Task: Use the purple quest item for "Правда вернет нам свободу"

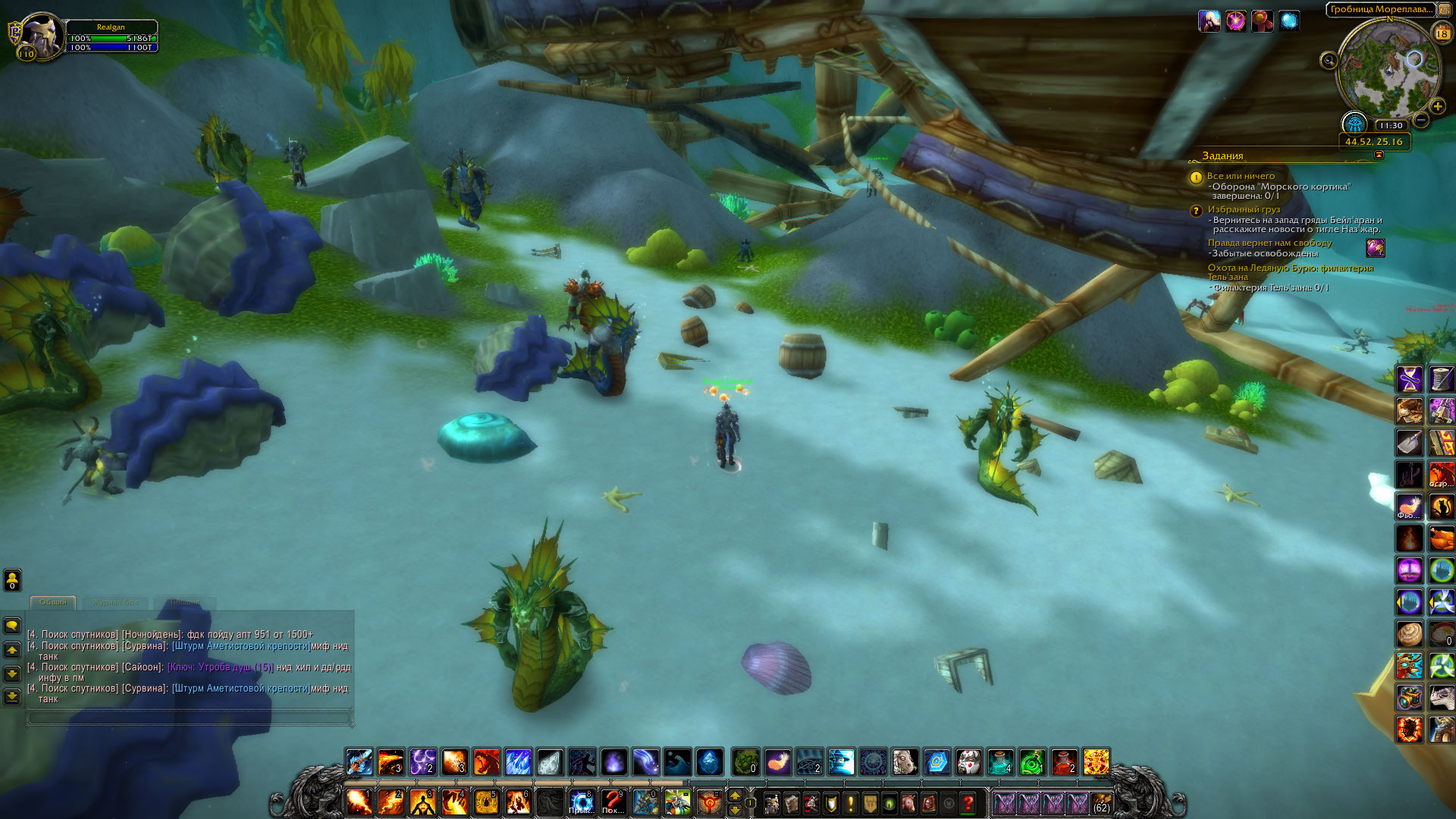Action: [x=1375, y=248]
